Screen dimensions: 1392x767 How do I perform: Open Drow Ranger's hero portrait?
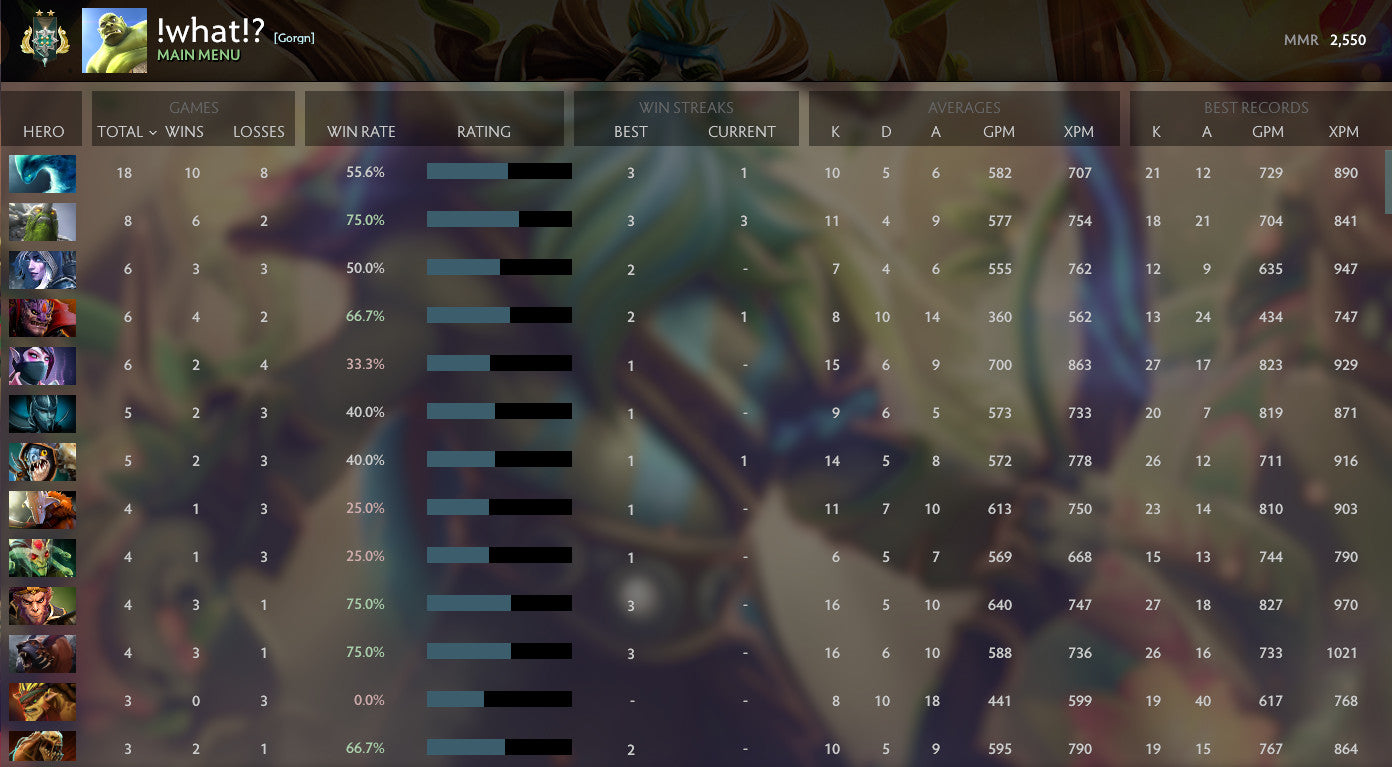[42, 269]
